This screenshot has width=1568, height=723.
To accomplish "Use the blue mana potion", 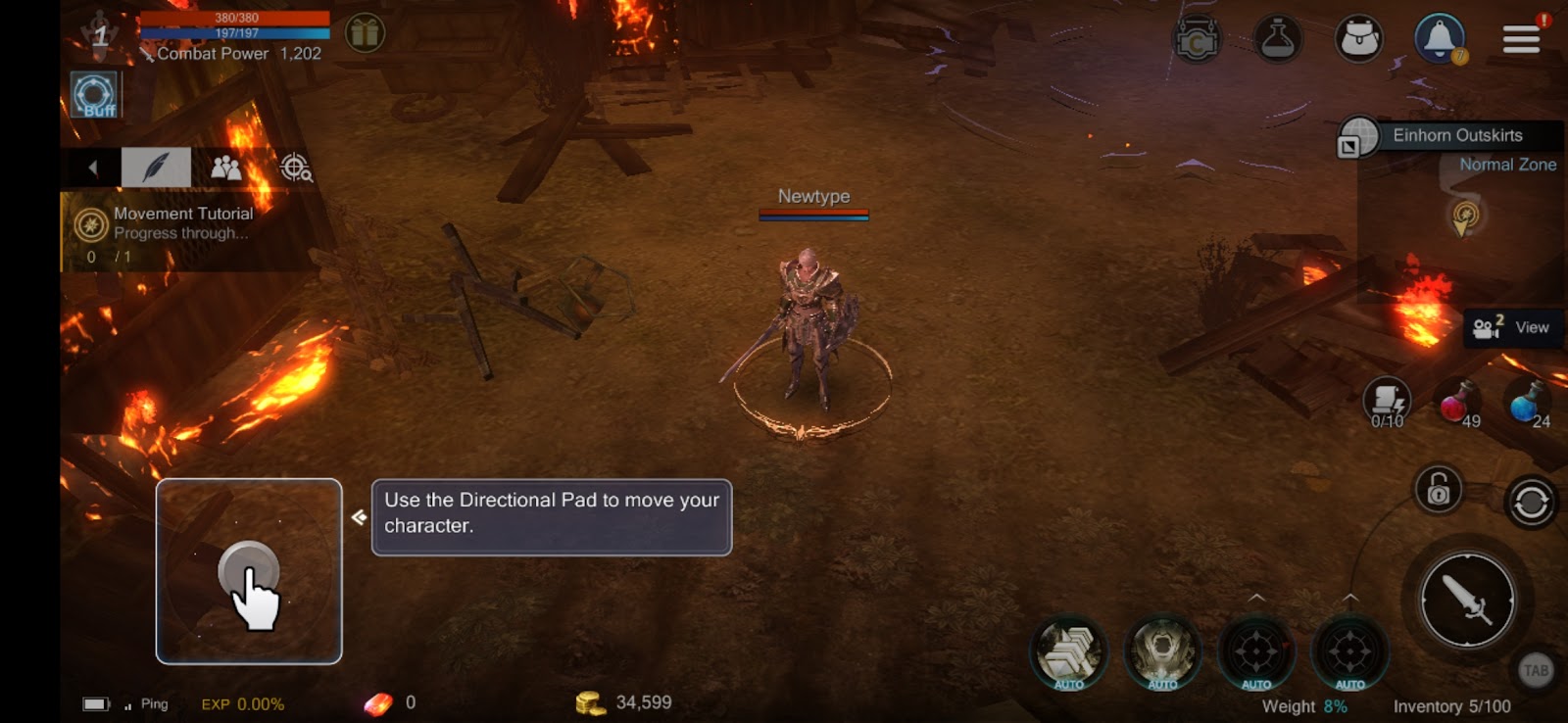I will point(1527,403).
